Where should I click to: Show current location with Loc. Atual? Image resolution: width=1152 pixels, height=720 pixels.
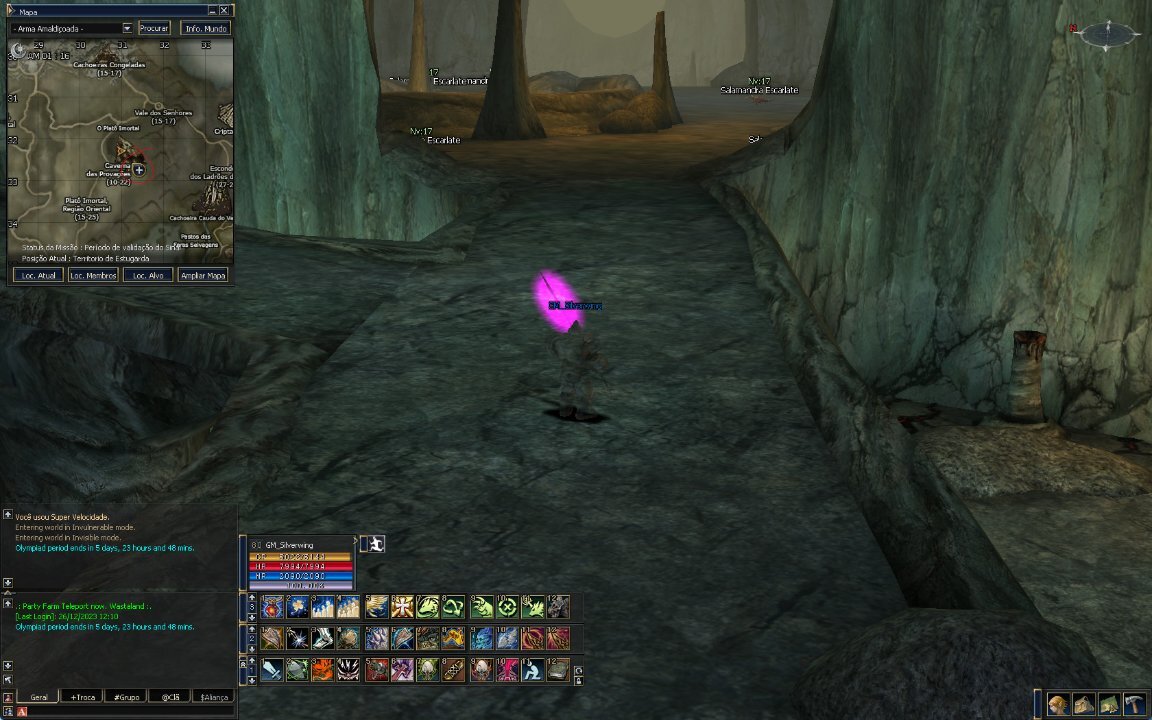coord(39,275)
